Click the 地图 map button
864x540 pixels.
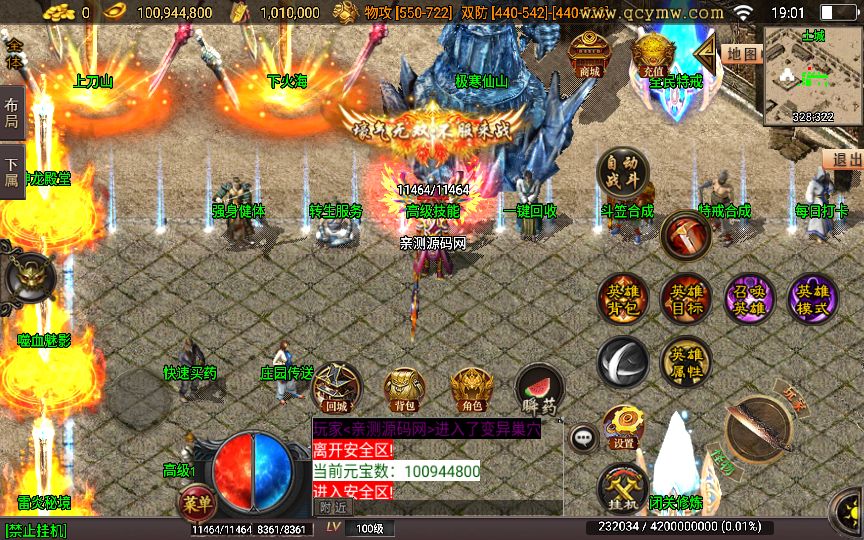click(741, 54)
